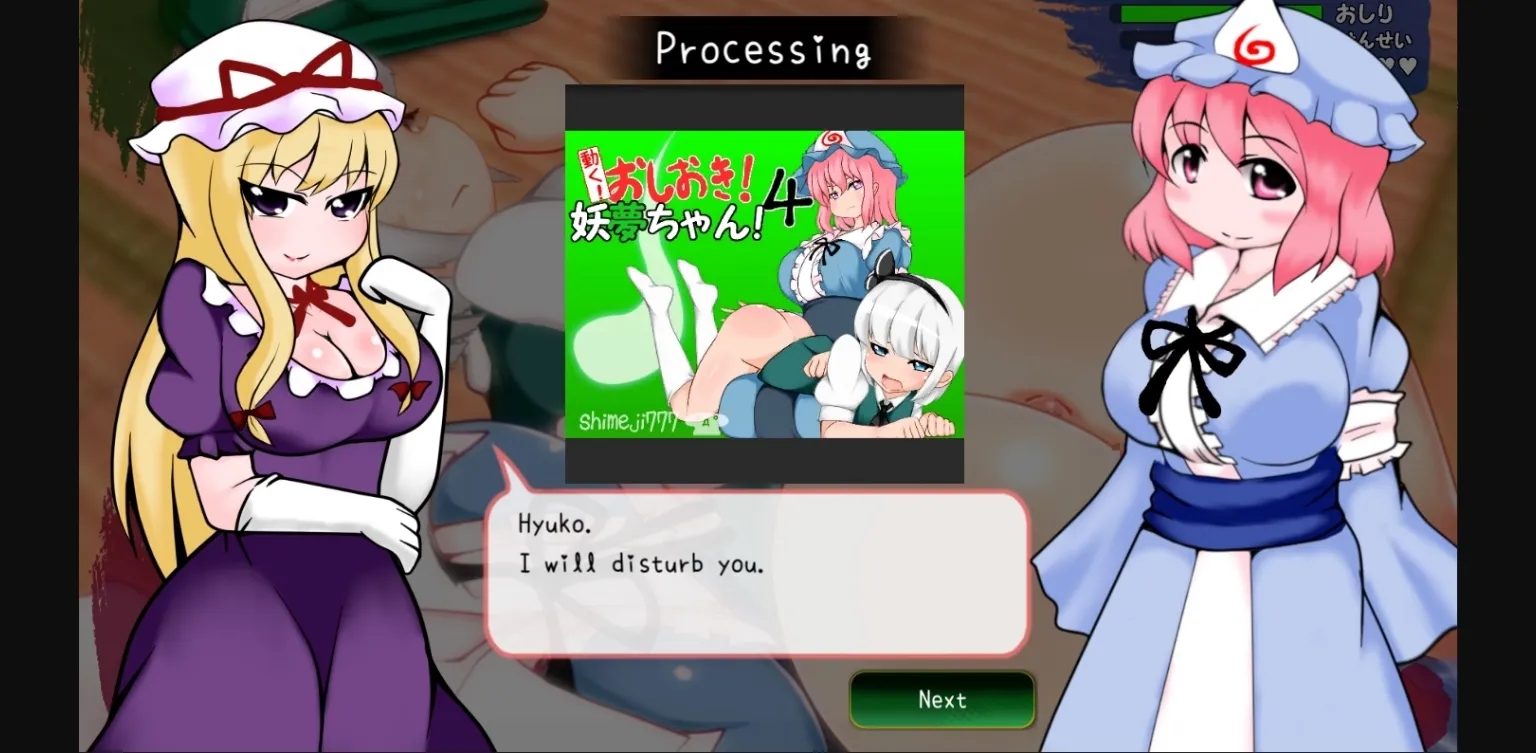Click the cover art thumbnail in the center
The image size is (1536, 753).
tap(765, 283)
